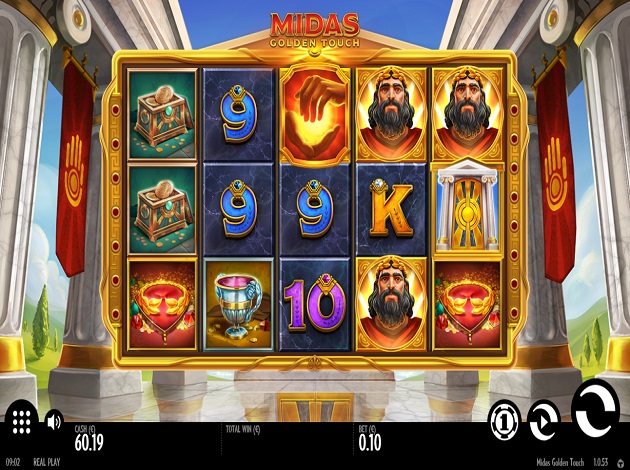The image size is (630, 470).
Task: Toggle the sound speaker icon
Action: click(x=54, y=420)
